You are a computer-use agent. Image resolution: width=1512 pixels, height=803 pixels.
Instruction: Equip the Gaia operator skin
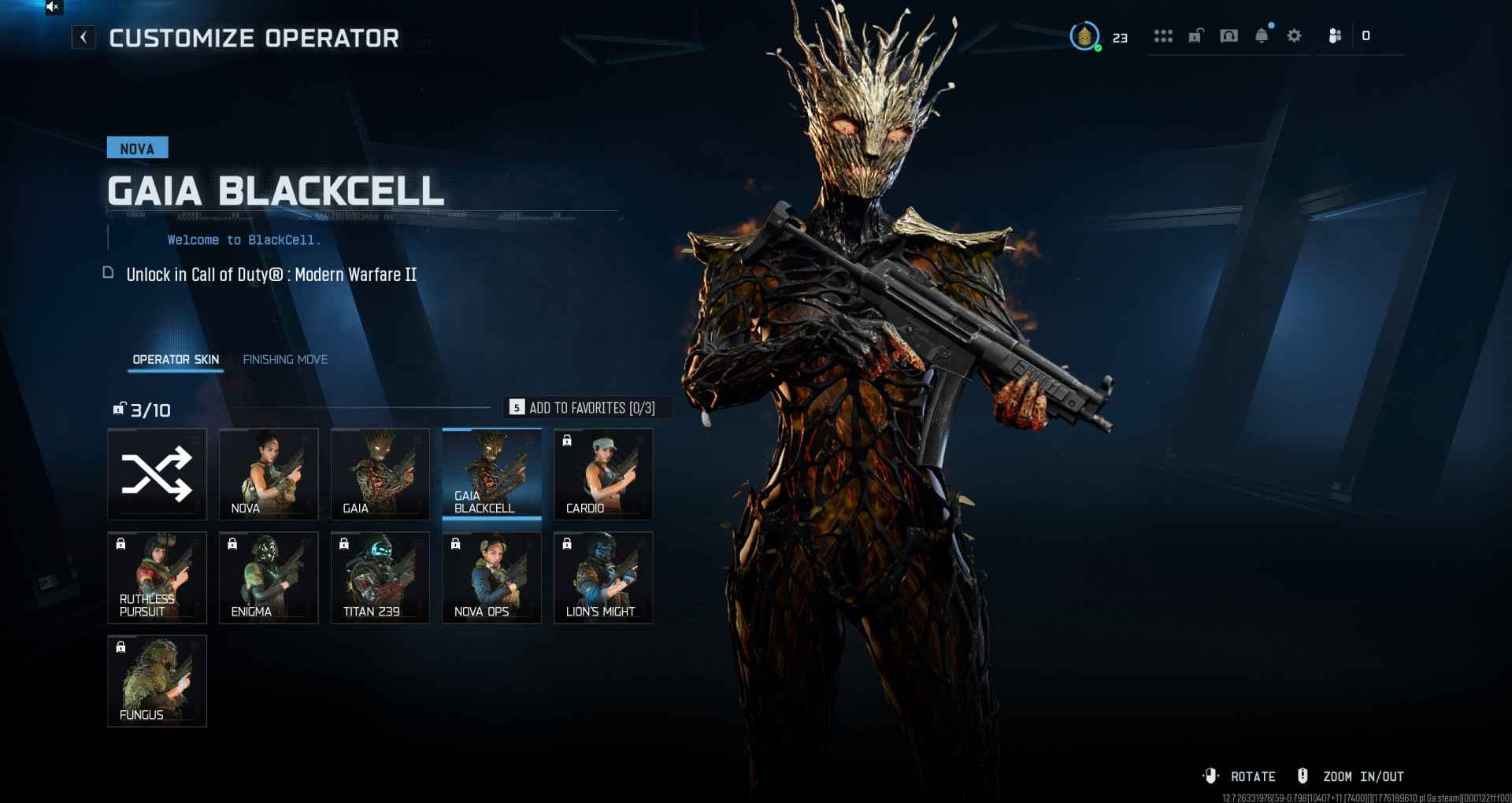[380, 474]
